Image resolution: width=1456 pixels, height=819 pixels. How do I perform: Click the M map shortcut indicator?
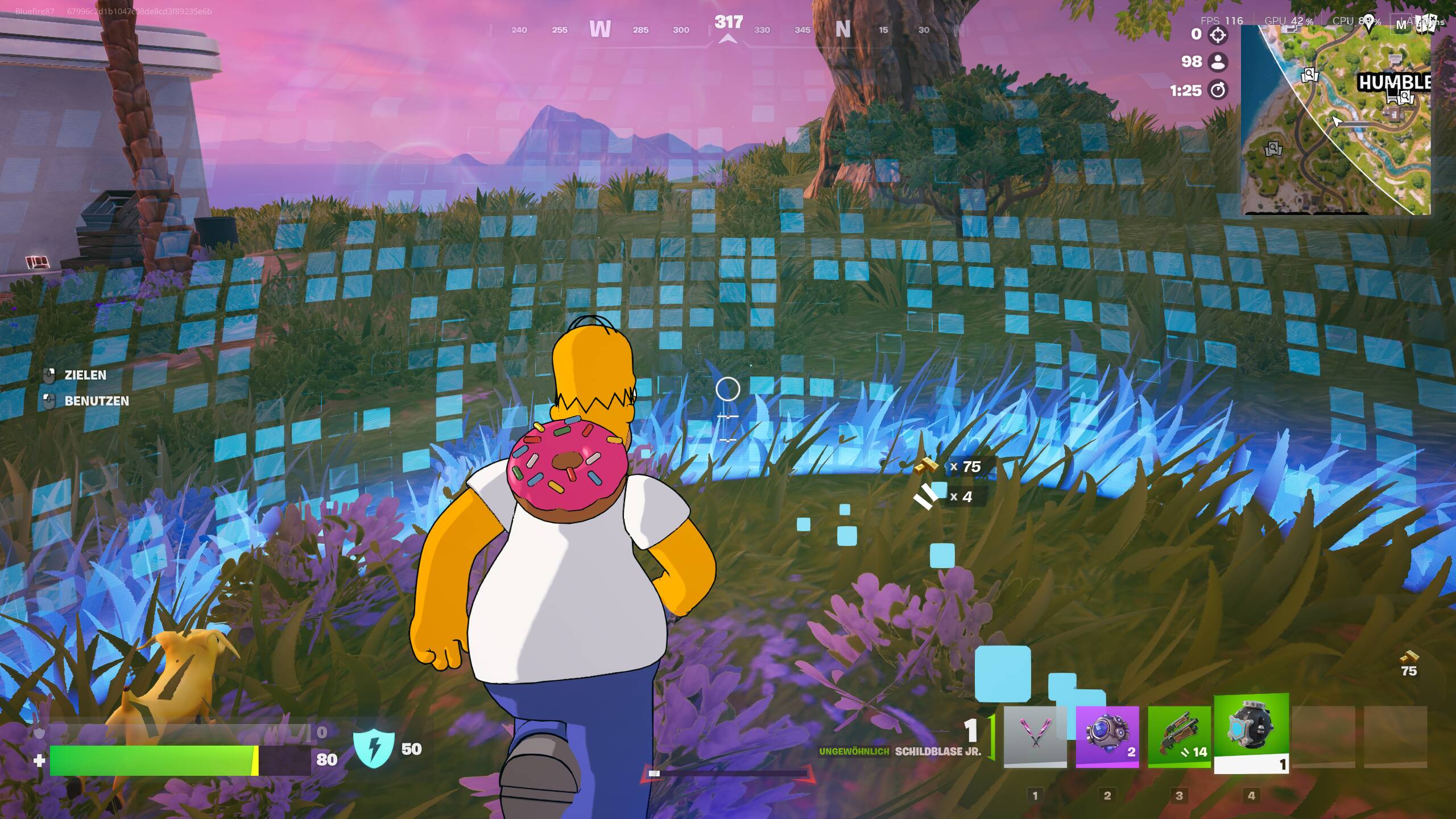click(1401, 23)
